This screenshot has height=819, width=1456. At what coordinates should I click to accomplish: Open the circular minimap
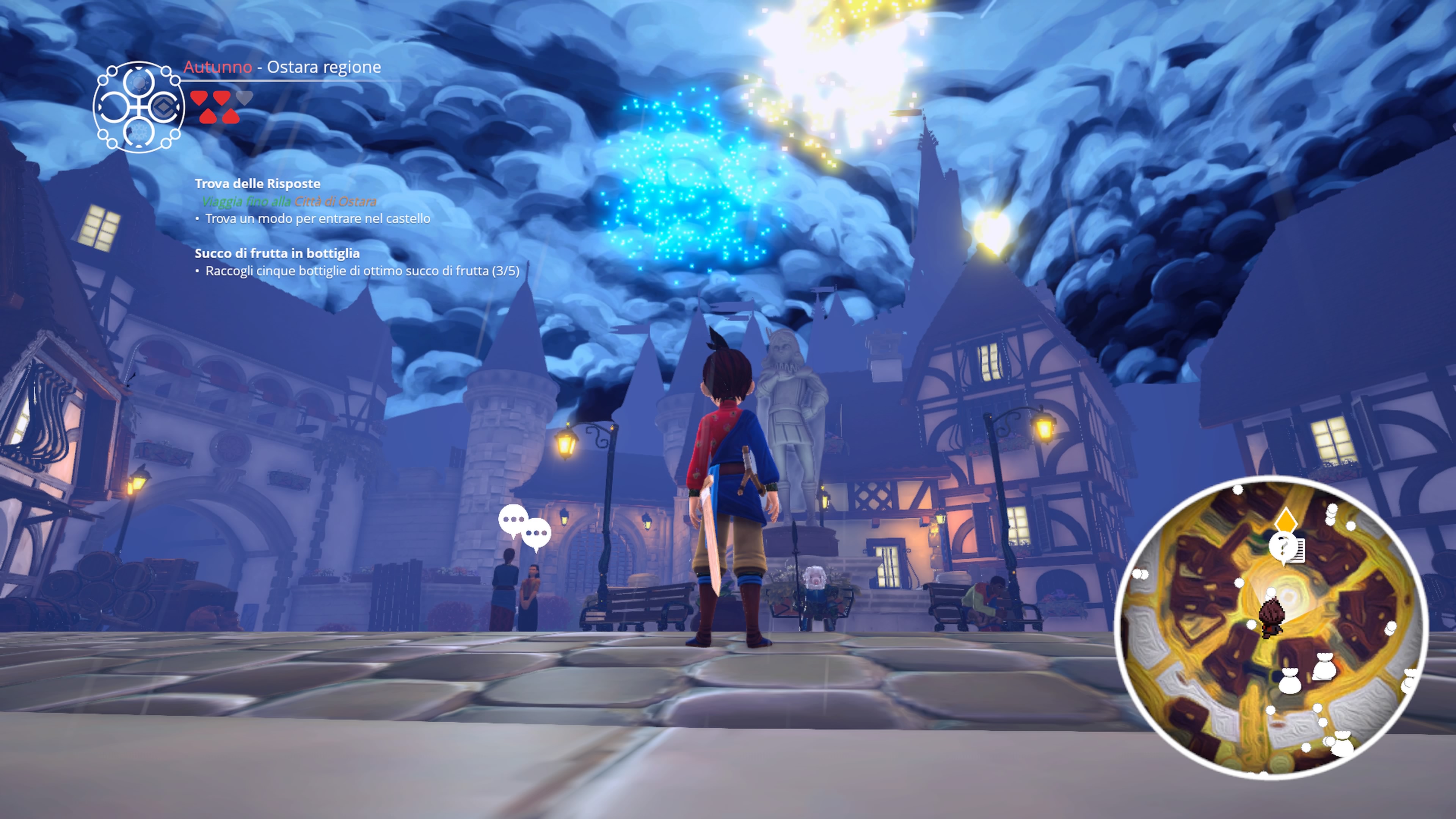coord(1271,628)
